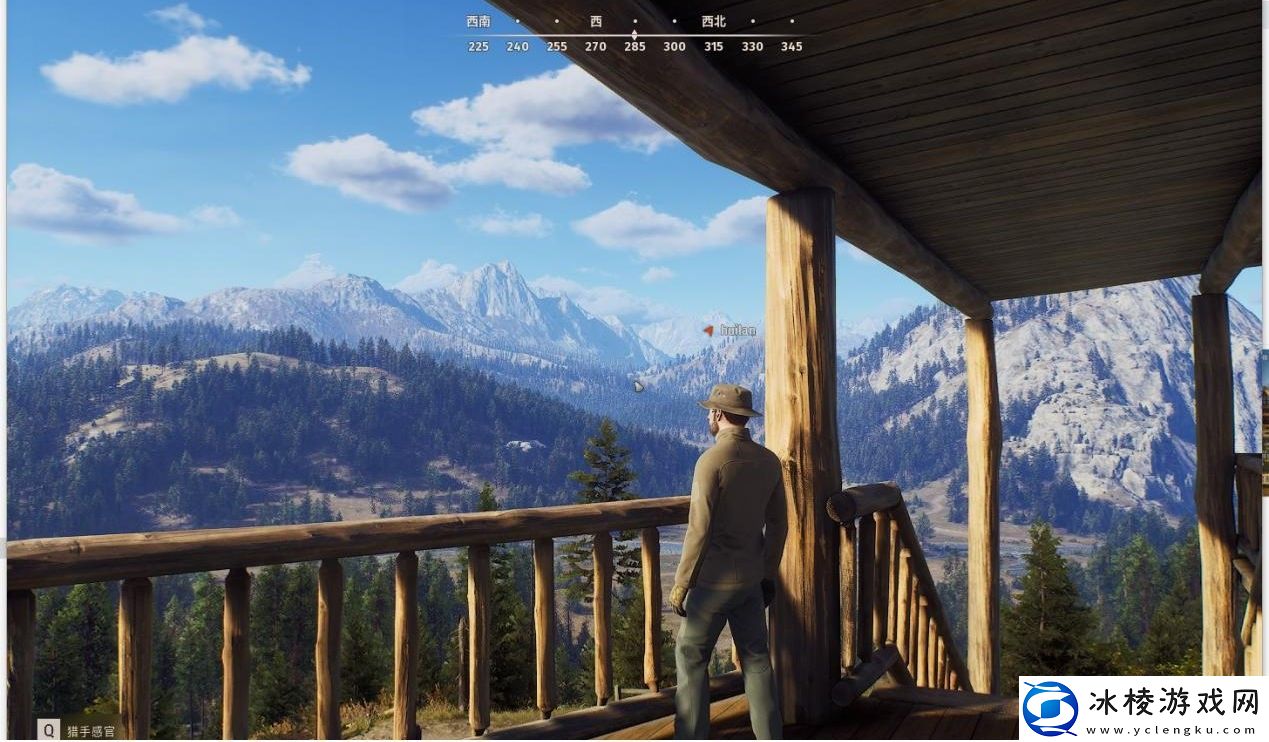
Task: Click the compass heading bar
Action: 634,35
